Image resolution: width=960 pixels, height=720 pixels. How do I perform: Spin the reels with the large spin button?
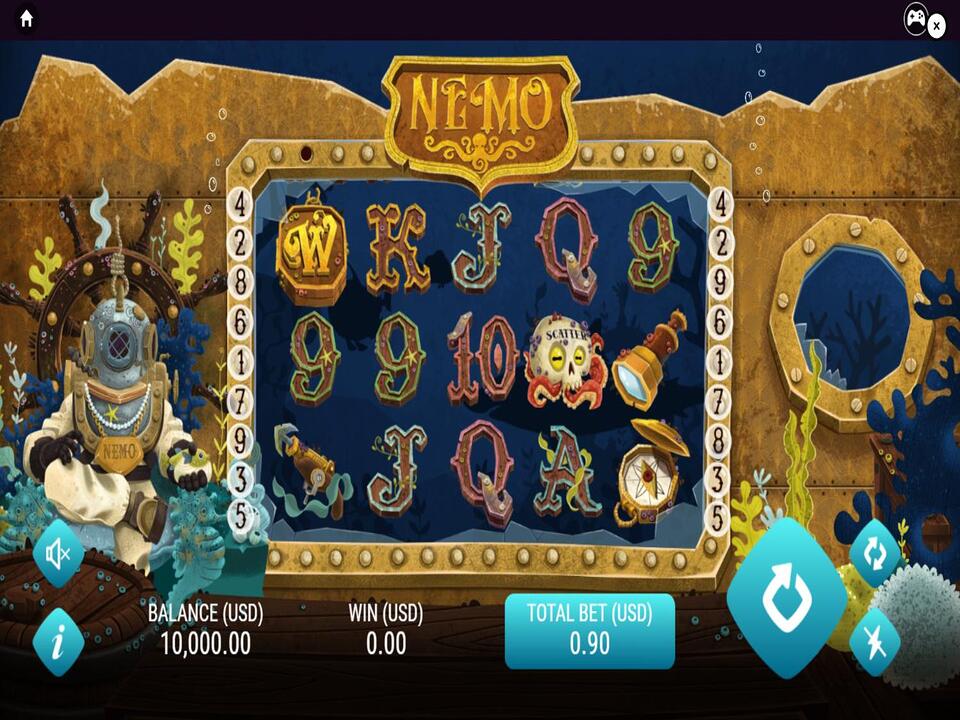pos(786,597)
